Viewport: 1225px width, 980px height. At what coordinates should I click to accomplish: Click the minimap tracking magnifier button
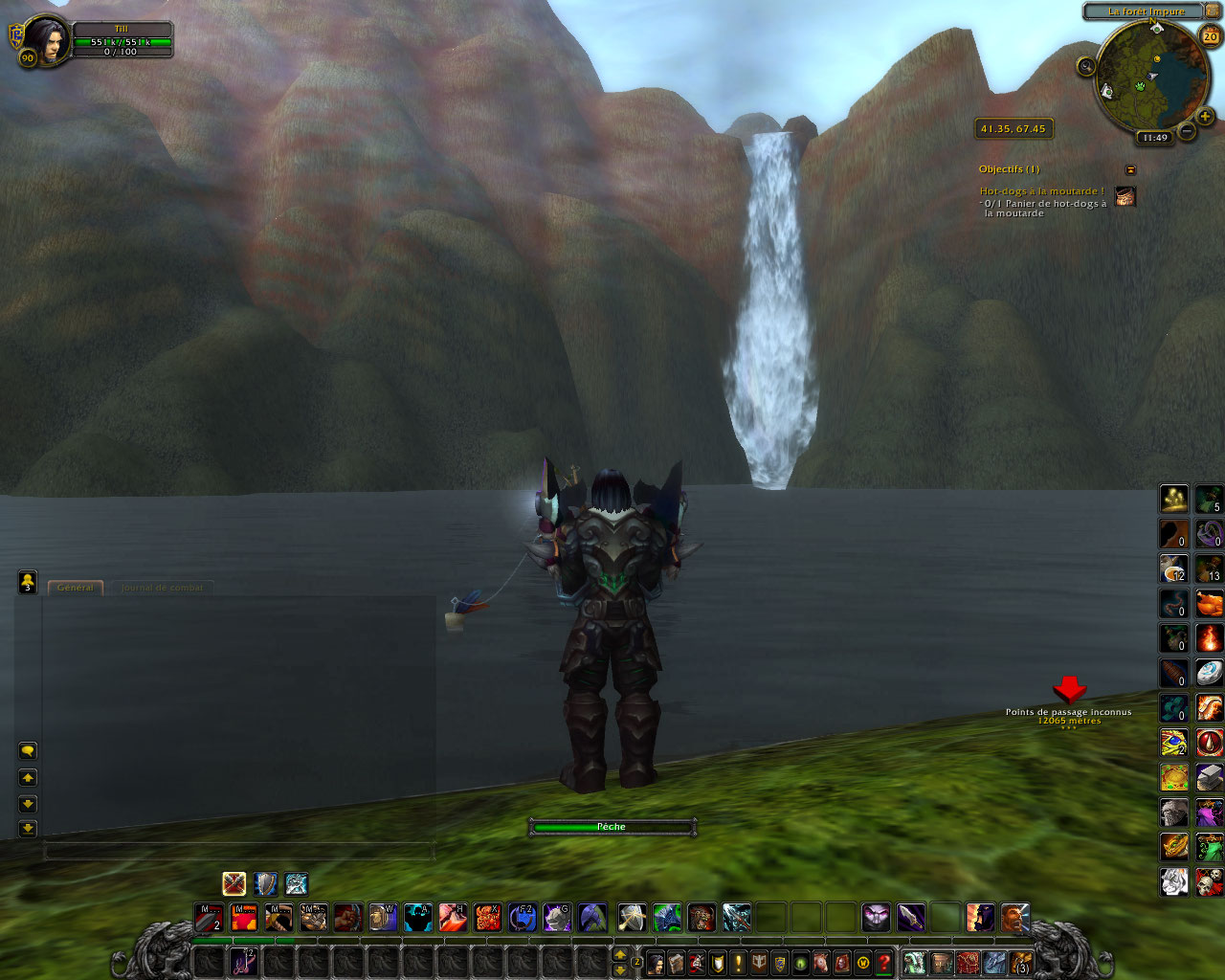[x=1086, y=66]
